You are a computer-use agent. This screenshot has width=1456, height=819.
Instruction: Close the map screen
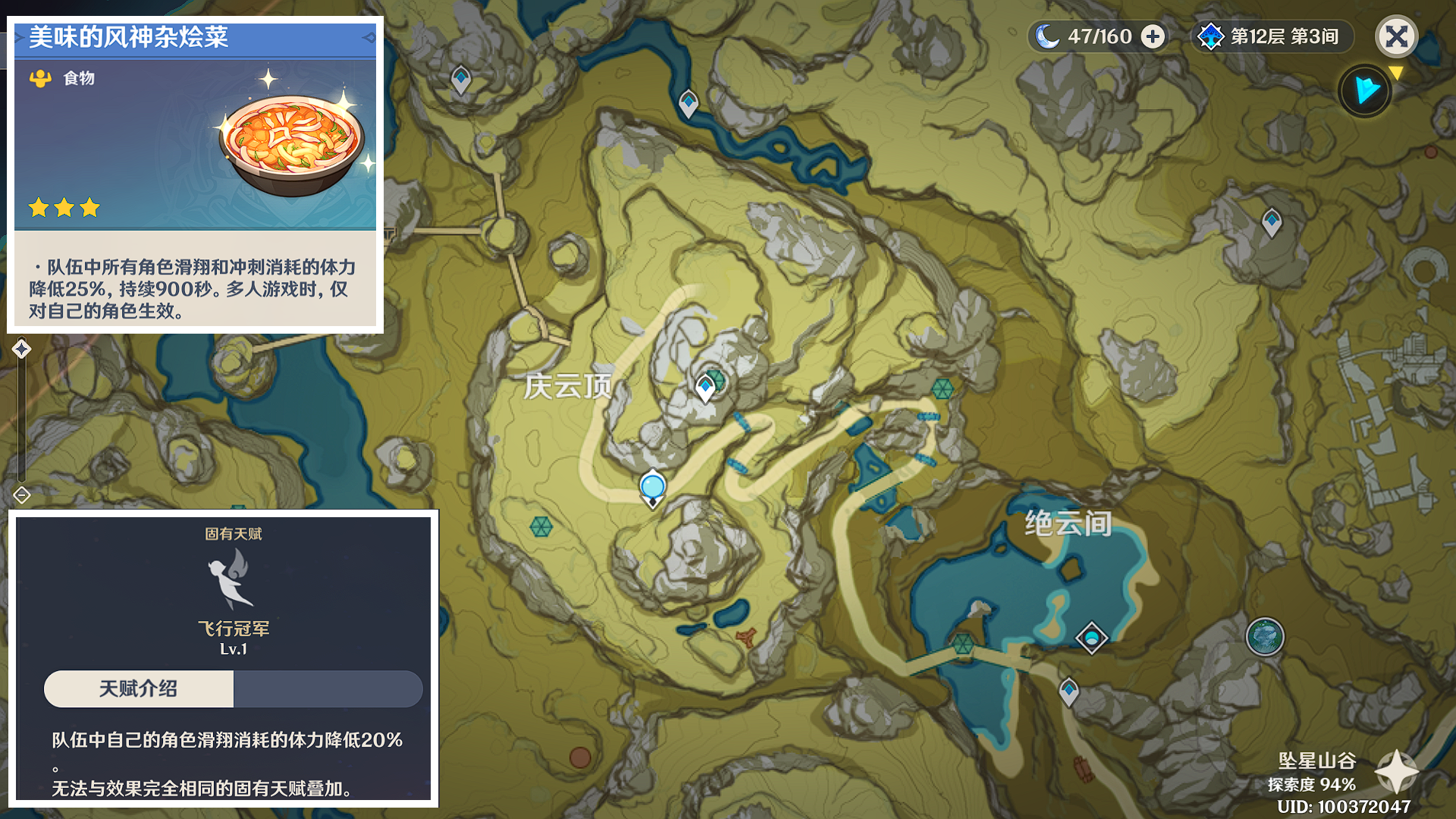click(1396, 36)
